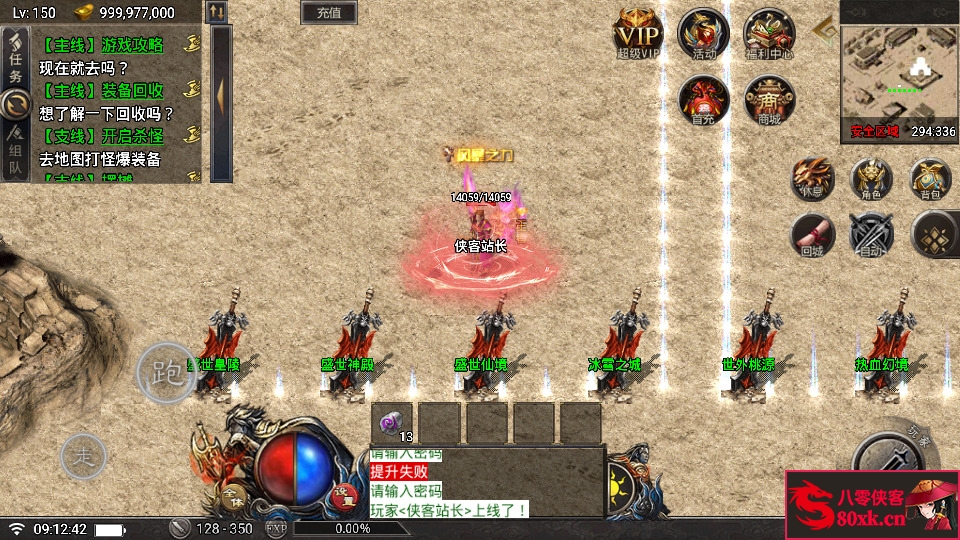The image size is (960, 540).
Task: Activate the 休息 rest icon
Action: pos(813,179)
